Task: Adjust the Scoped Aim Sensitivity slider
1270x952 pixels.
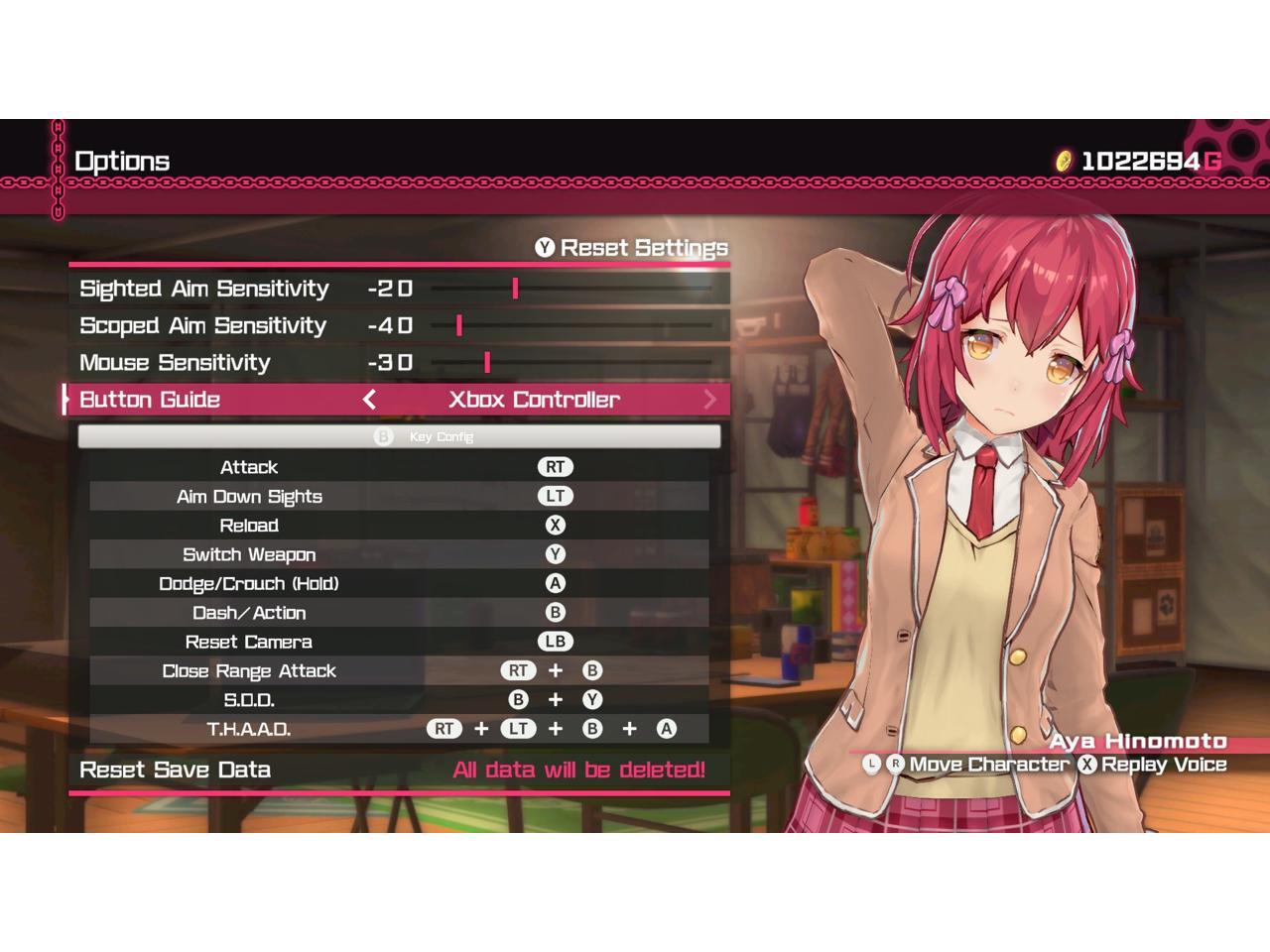Action: [459, 325]
